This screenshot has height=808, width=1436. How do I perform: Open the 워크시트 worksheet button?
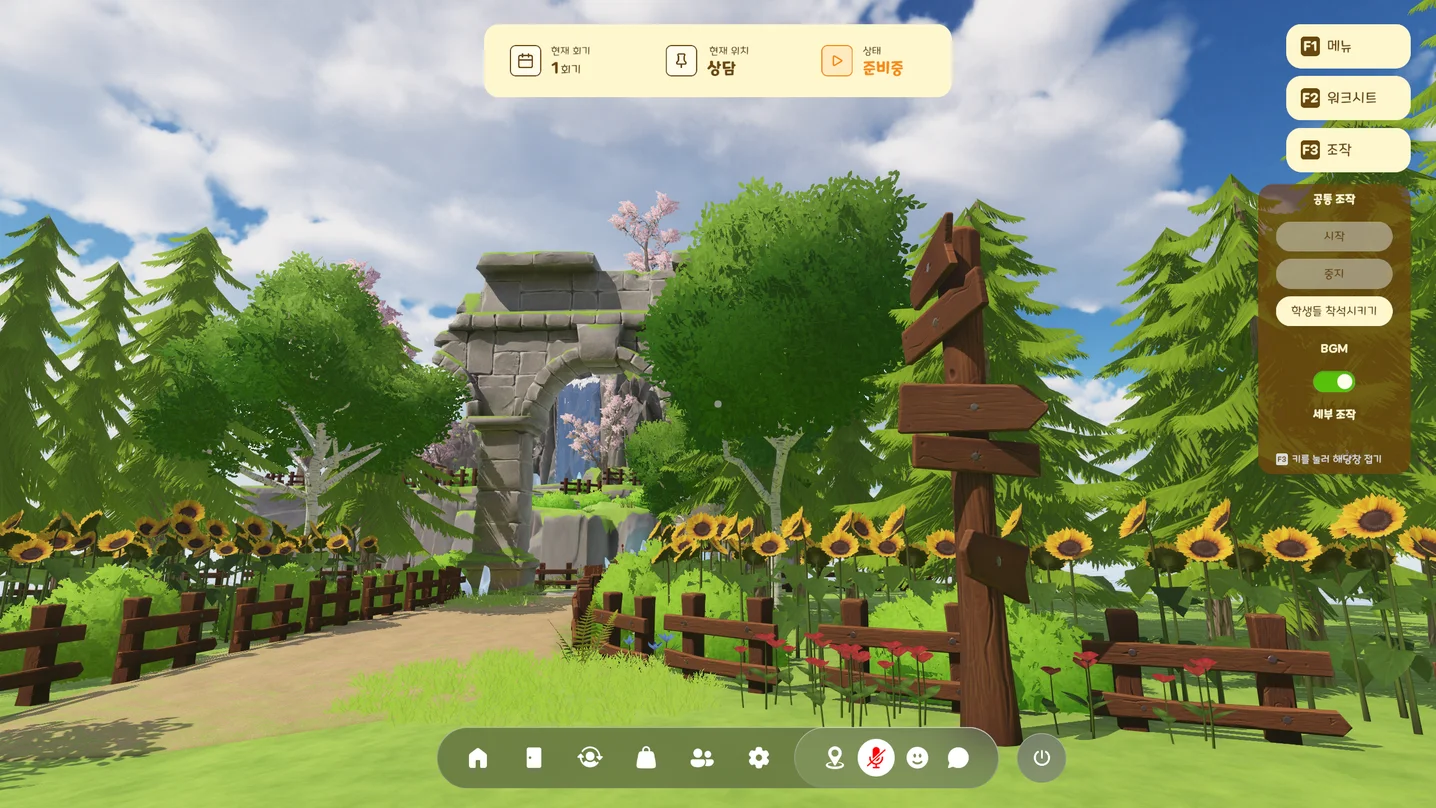[x=1347, y=98]
